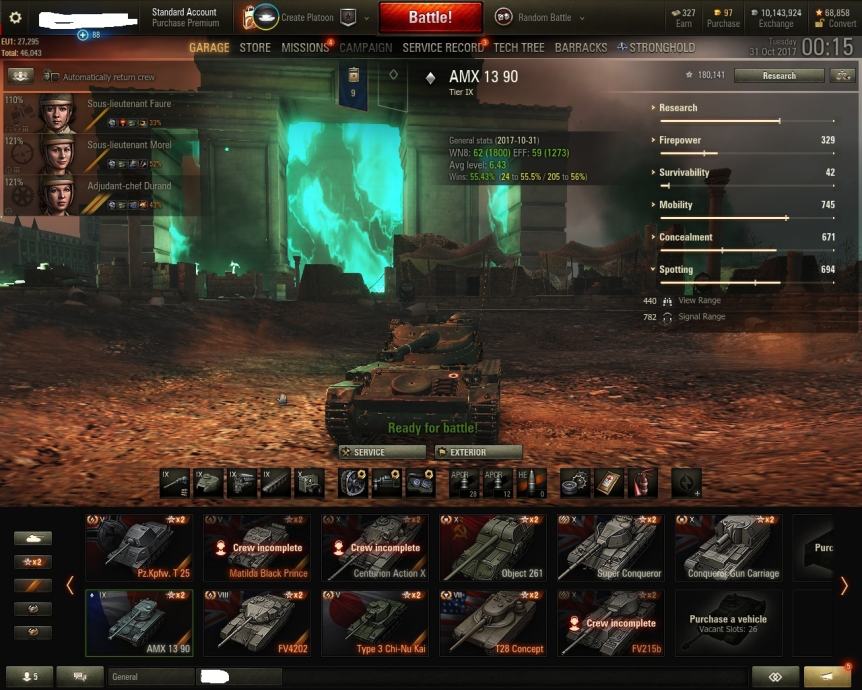
Task: Click the Purchase a vehicle slot
Action: pyautogui.click(x=728, y=623)
